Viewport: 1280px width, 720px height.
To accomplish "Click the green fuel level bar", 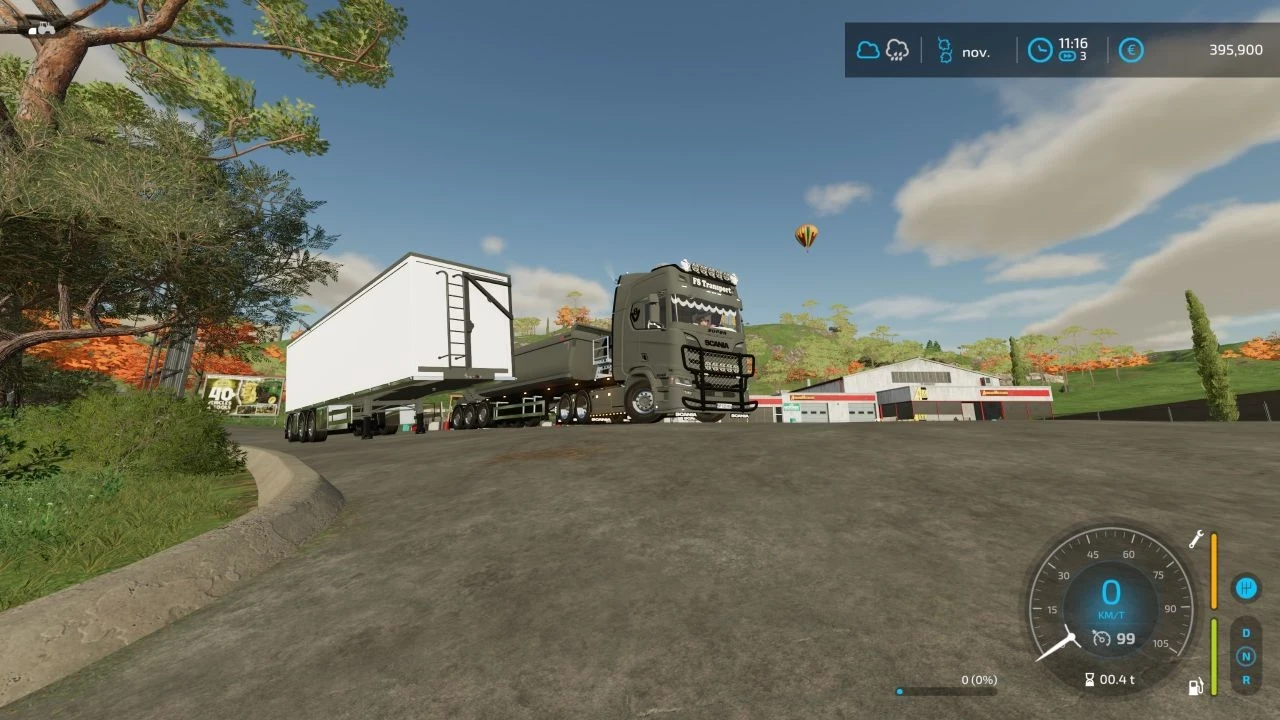I will coord(1214,657).
